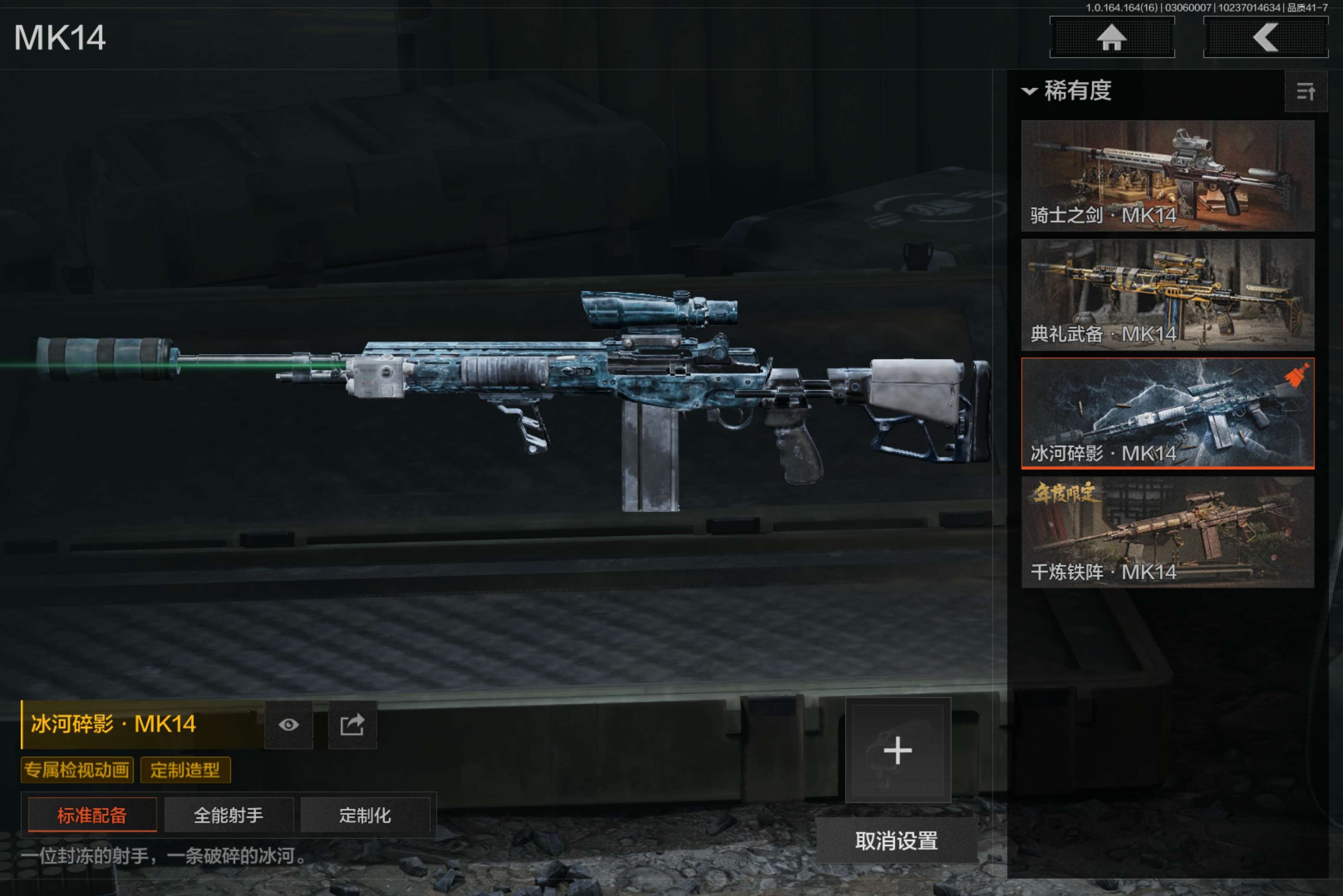Select the 骑士之剑·MK14 skin

(1167, 175)
